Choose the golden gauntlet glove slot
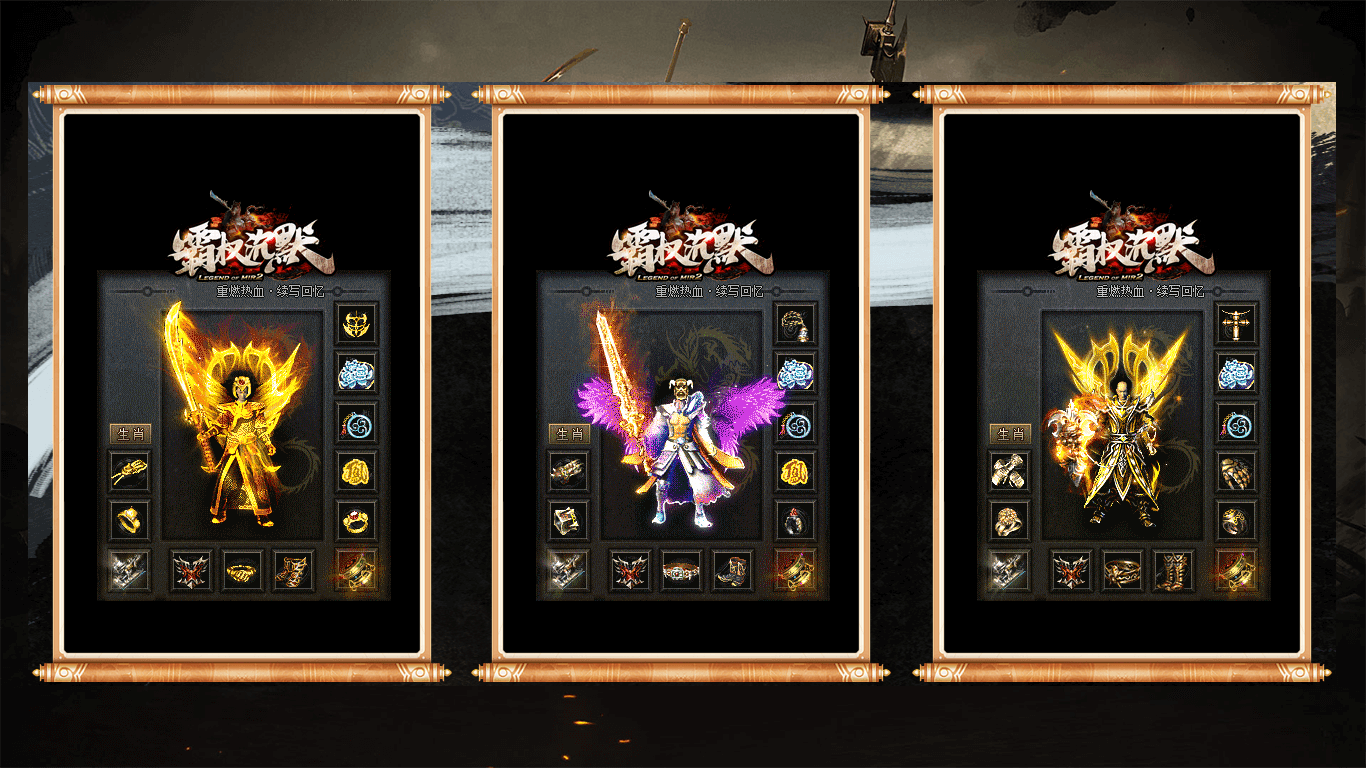The width and height of the screenshot is (1366, 768). pyautogui.click(x=1237, y=471)
